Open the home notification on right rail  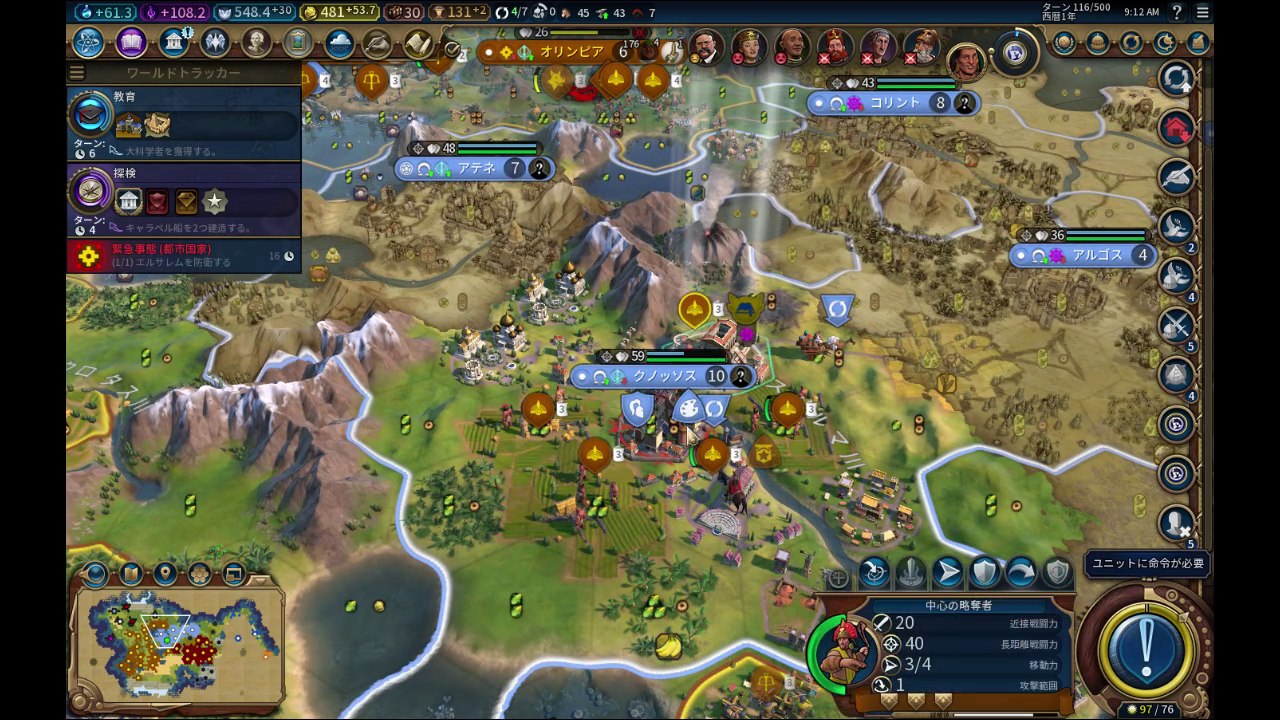click(x=1177, y=127)
